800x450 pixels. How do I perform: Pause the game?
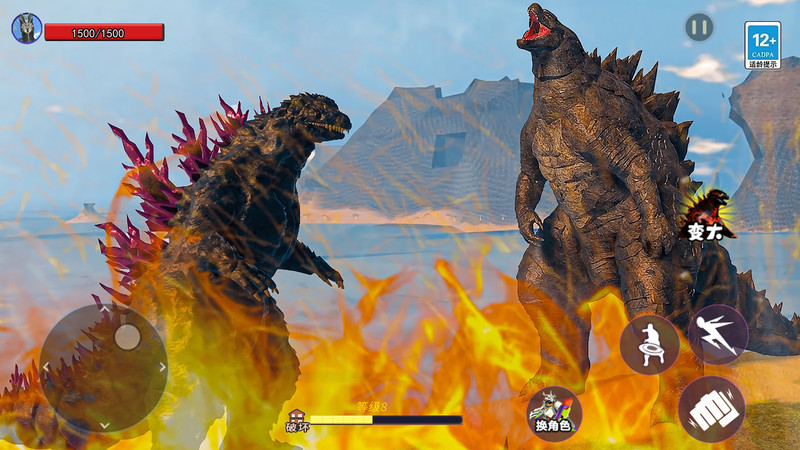tap(699, 27)
